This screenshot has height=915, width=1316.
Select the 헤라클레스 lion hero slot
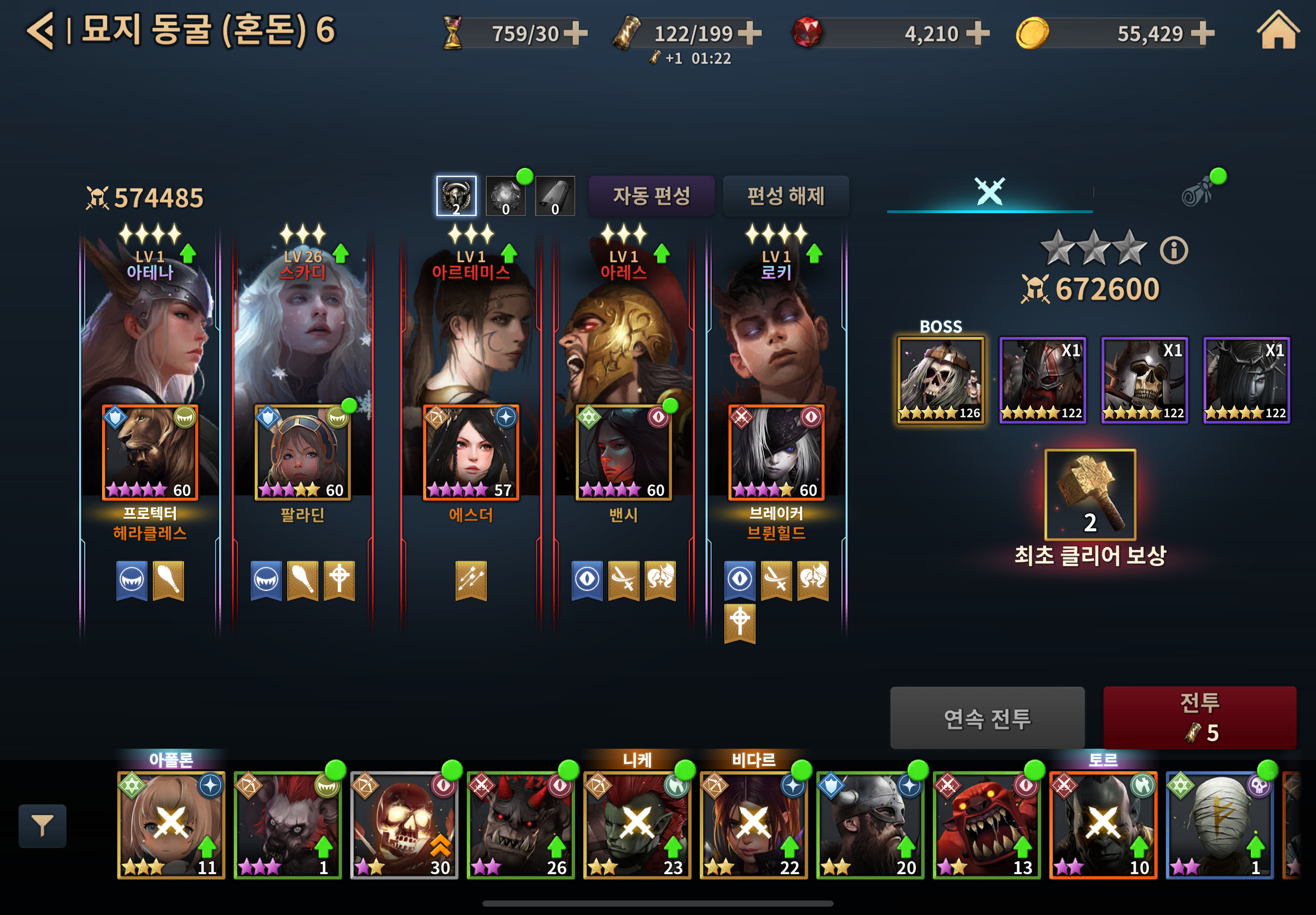pyautogui.click(x=150, y=452)
